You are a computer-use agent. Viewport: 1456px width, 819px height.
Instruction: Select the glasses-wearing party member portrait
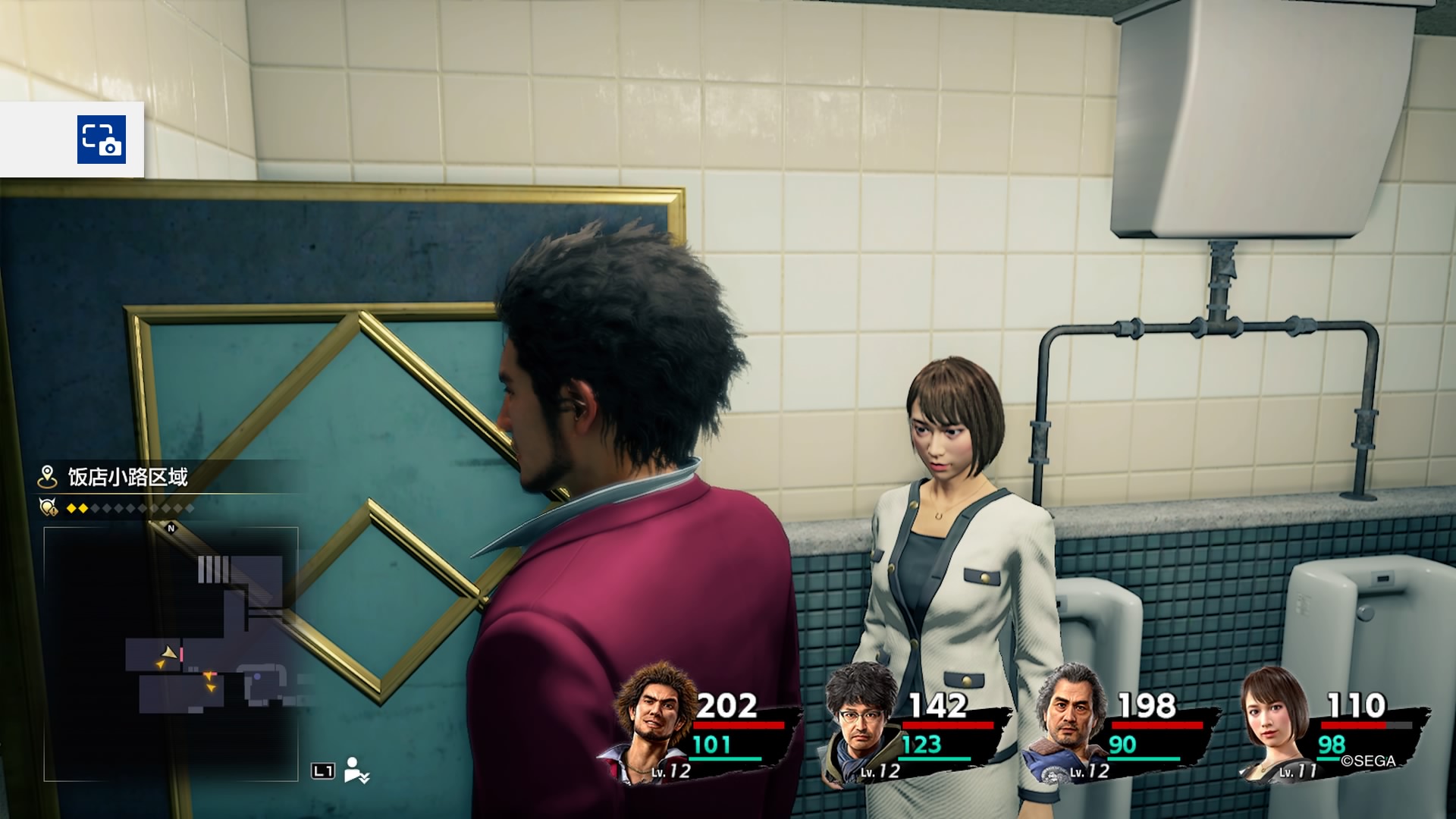[x=861, y=720]
